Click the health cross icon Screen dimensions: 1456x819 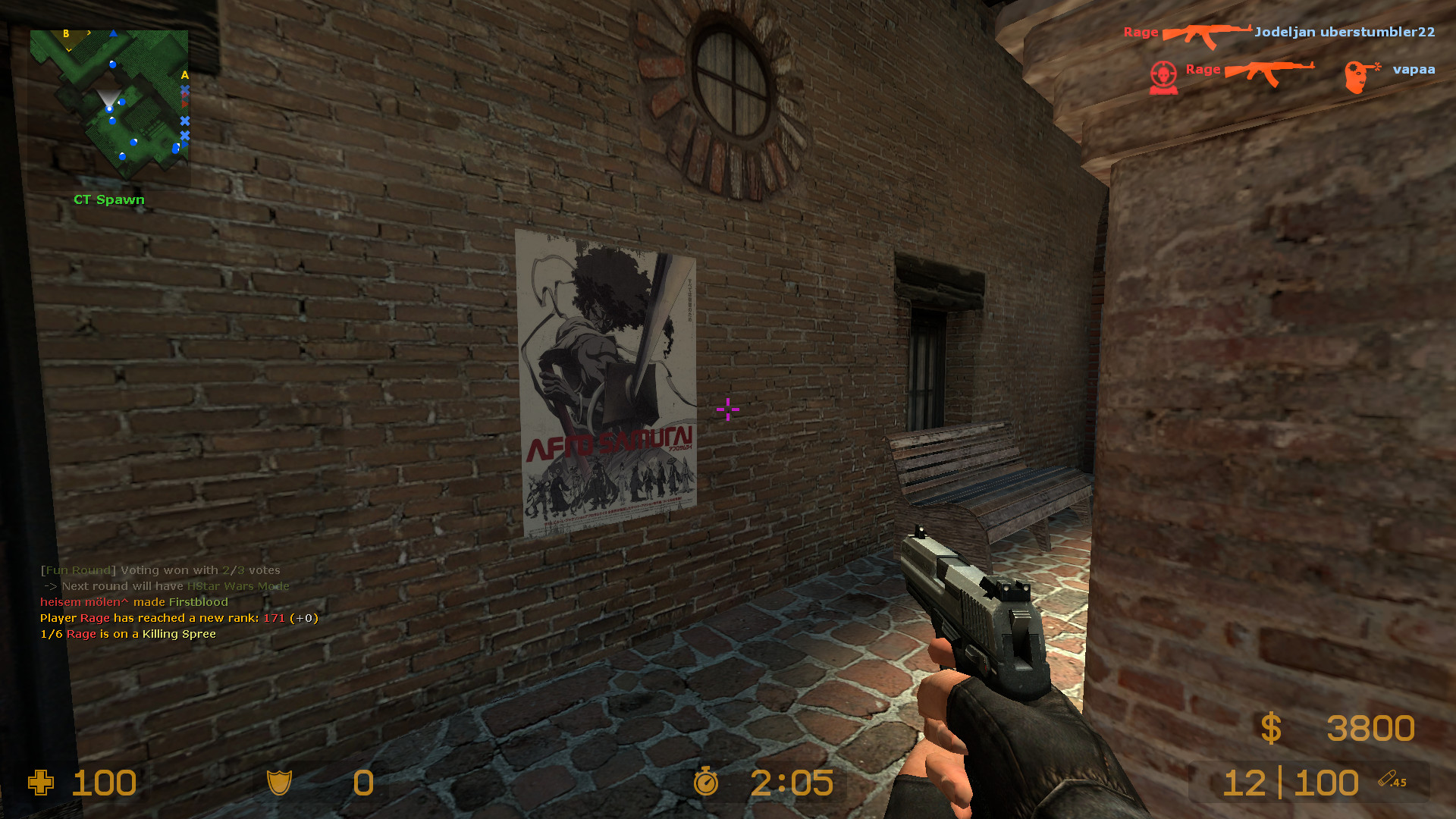click(42, 783)
